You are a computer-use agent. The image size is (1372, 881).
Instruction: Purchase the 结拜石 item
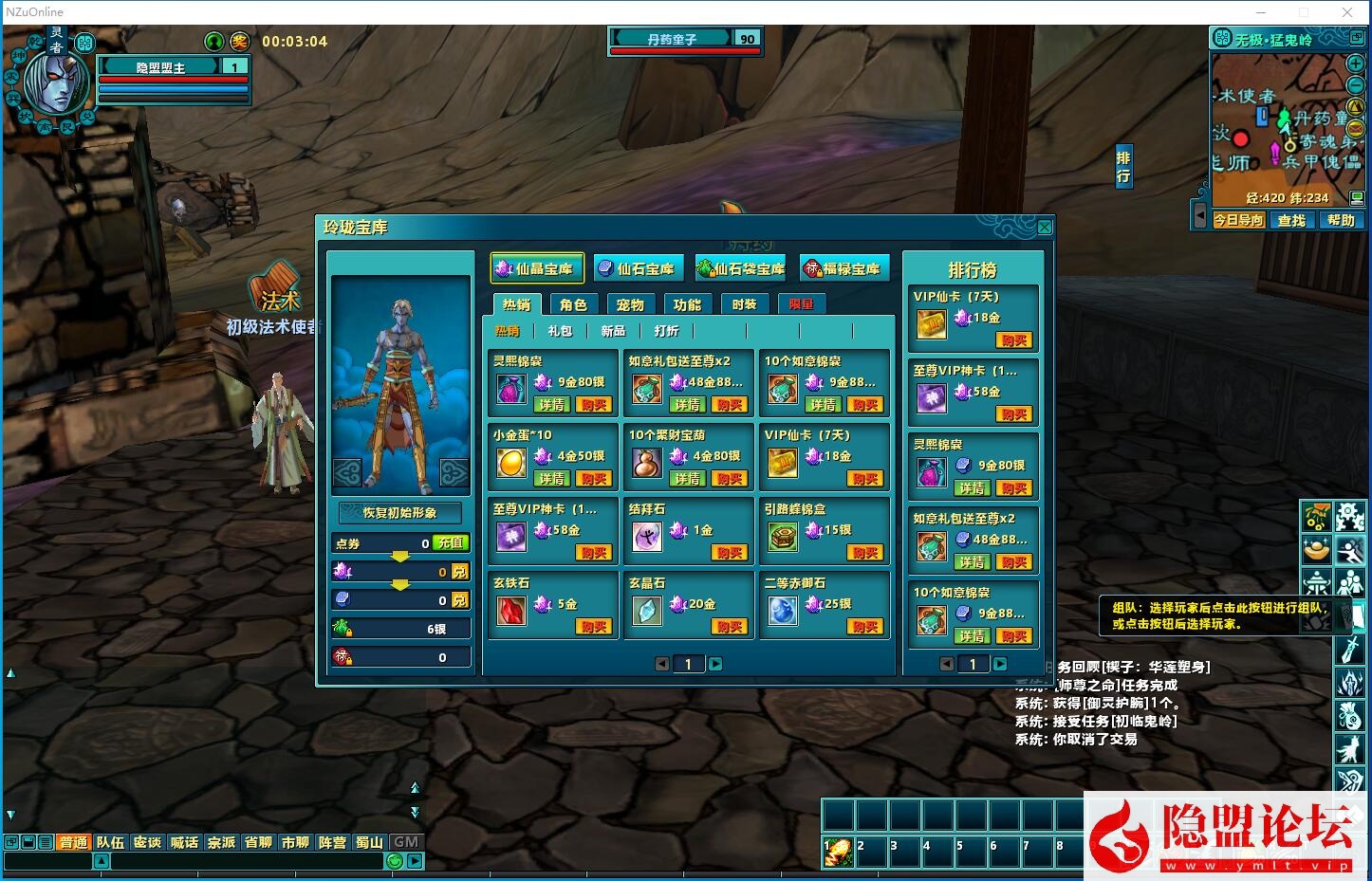(730, 553)
